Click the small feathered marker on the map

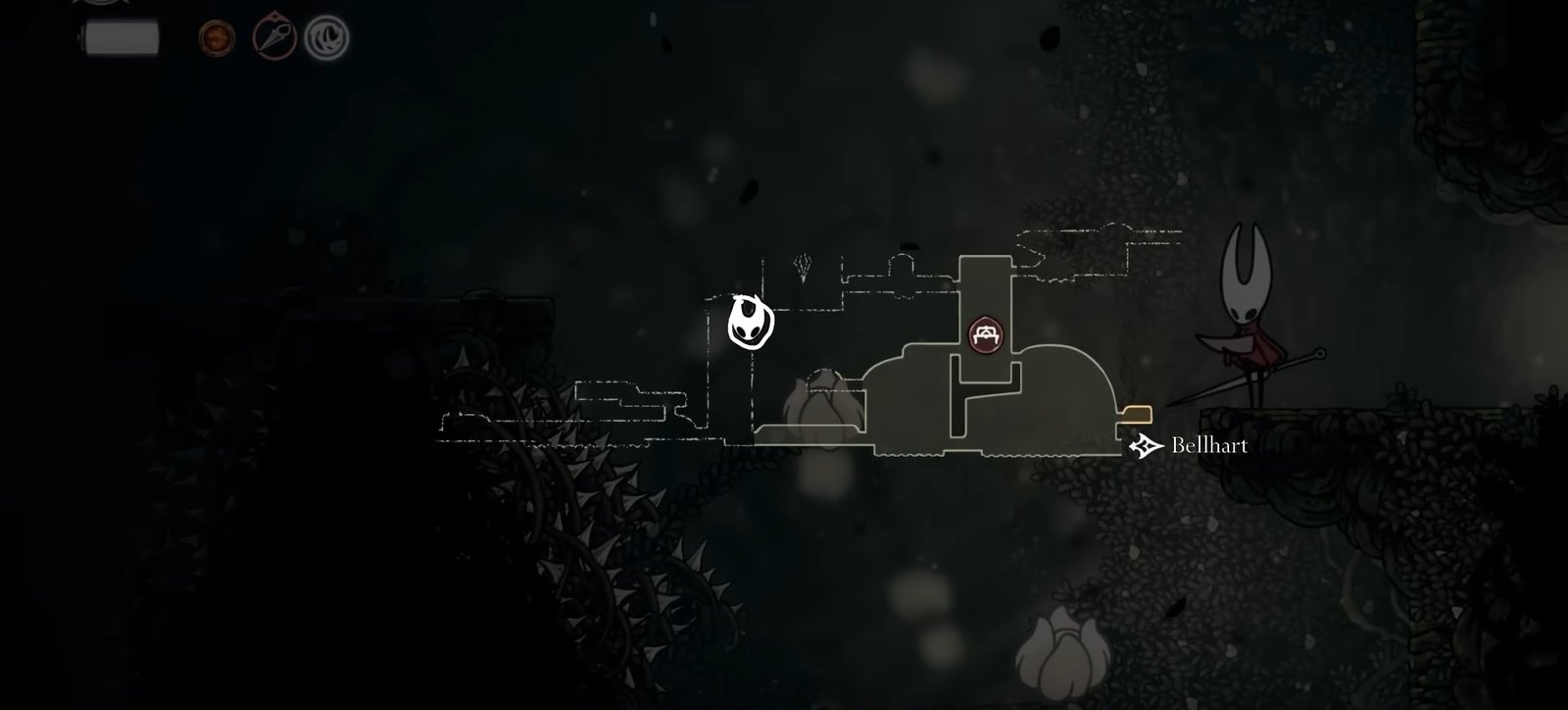coord(804,267)
